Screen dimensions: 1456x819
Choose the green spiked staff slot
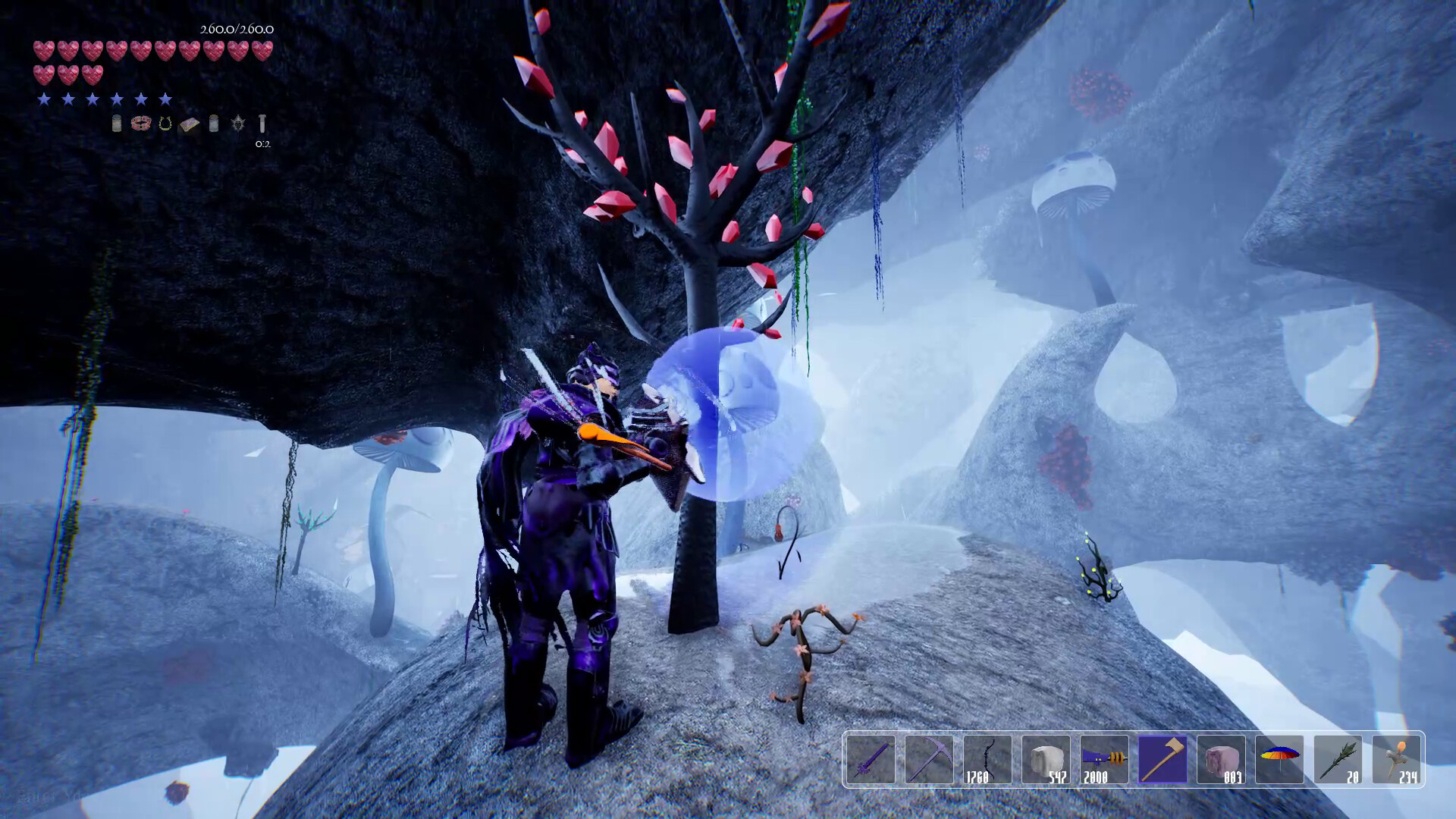(x=1338, y=759)
